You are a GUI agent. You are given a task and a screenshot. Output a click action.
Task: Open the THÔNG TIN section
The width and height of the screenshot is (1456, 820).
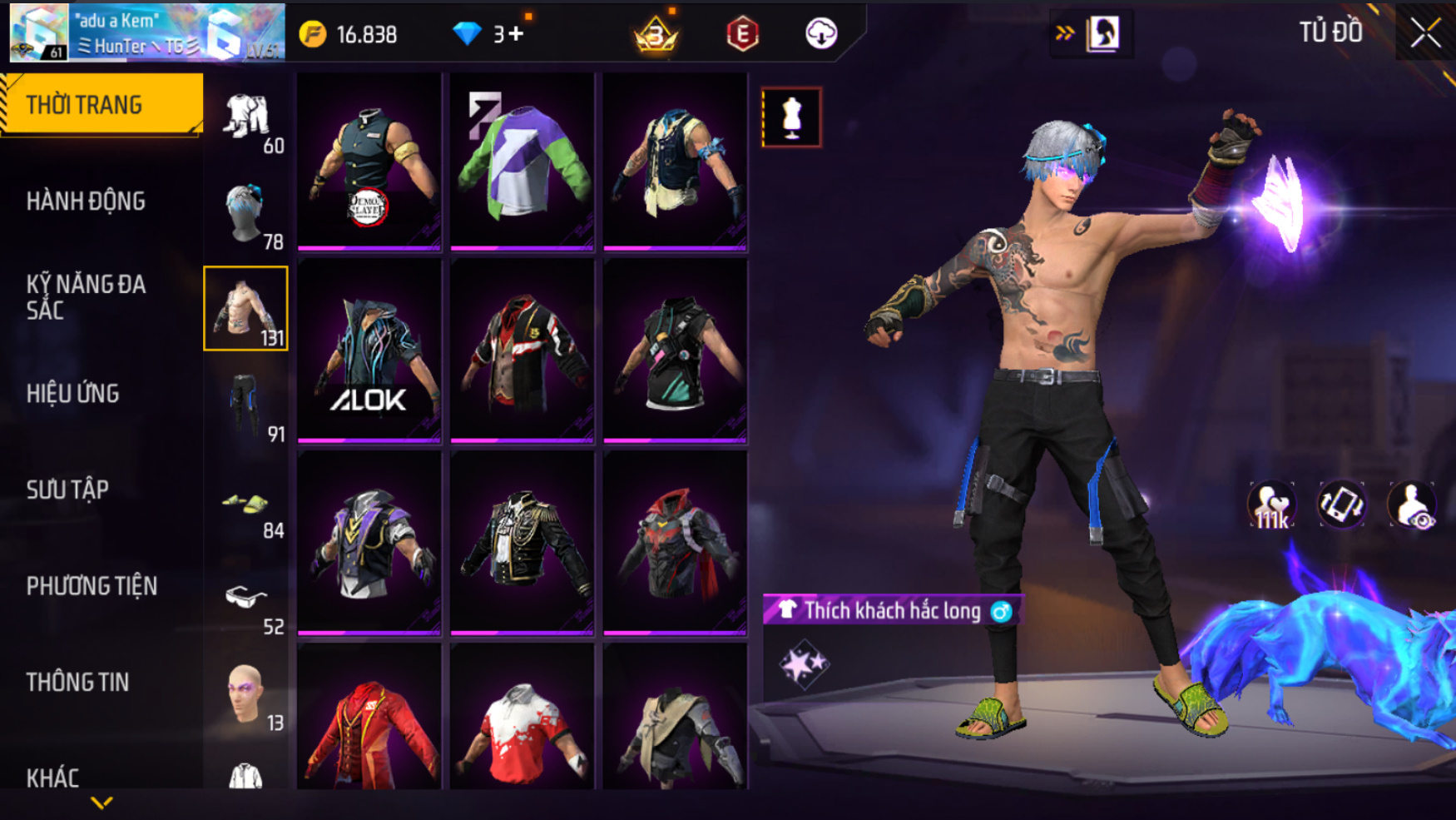[x=78, y=683]
